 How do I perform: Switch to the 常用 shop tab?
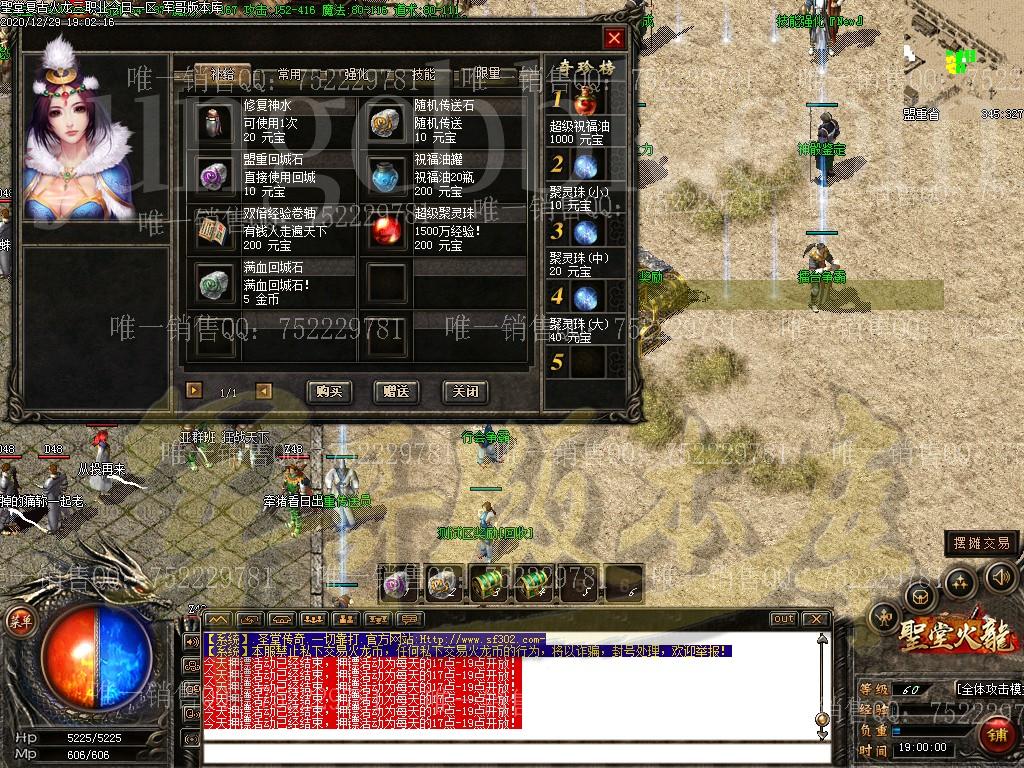point(290,74)
